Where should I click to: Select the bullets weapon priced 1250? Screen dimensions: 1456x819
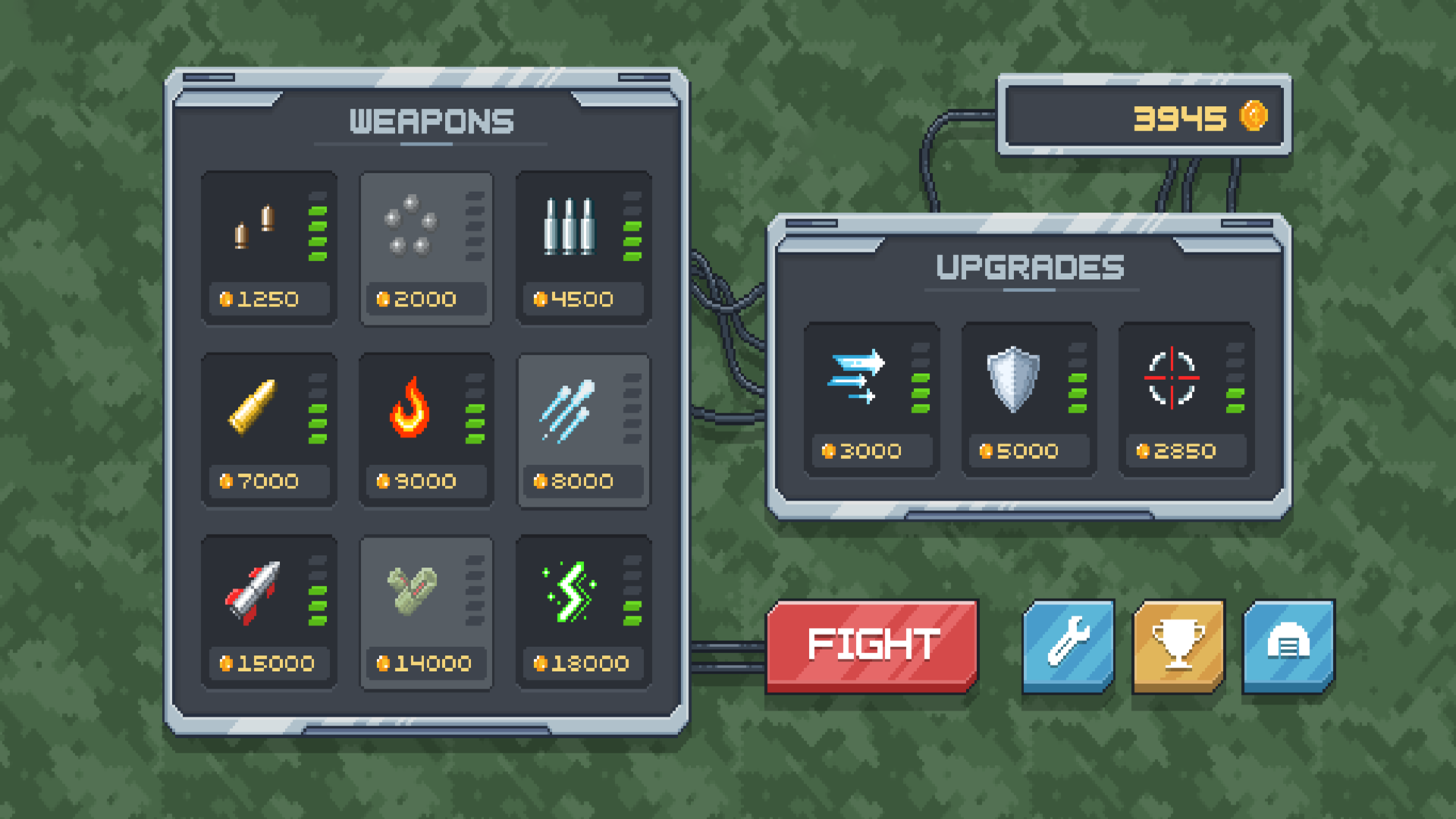tap(269, 250)
